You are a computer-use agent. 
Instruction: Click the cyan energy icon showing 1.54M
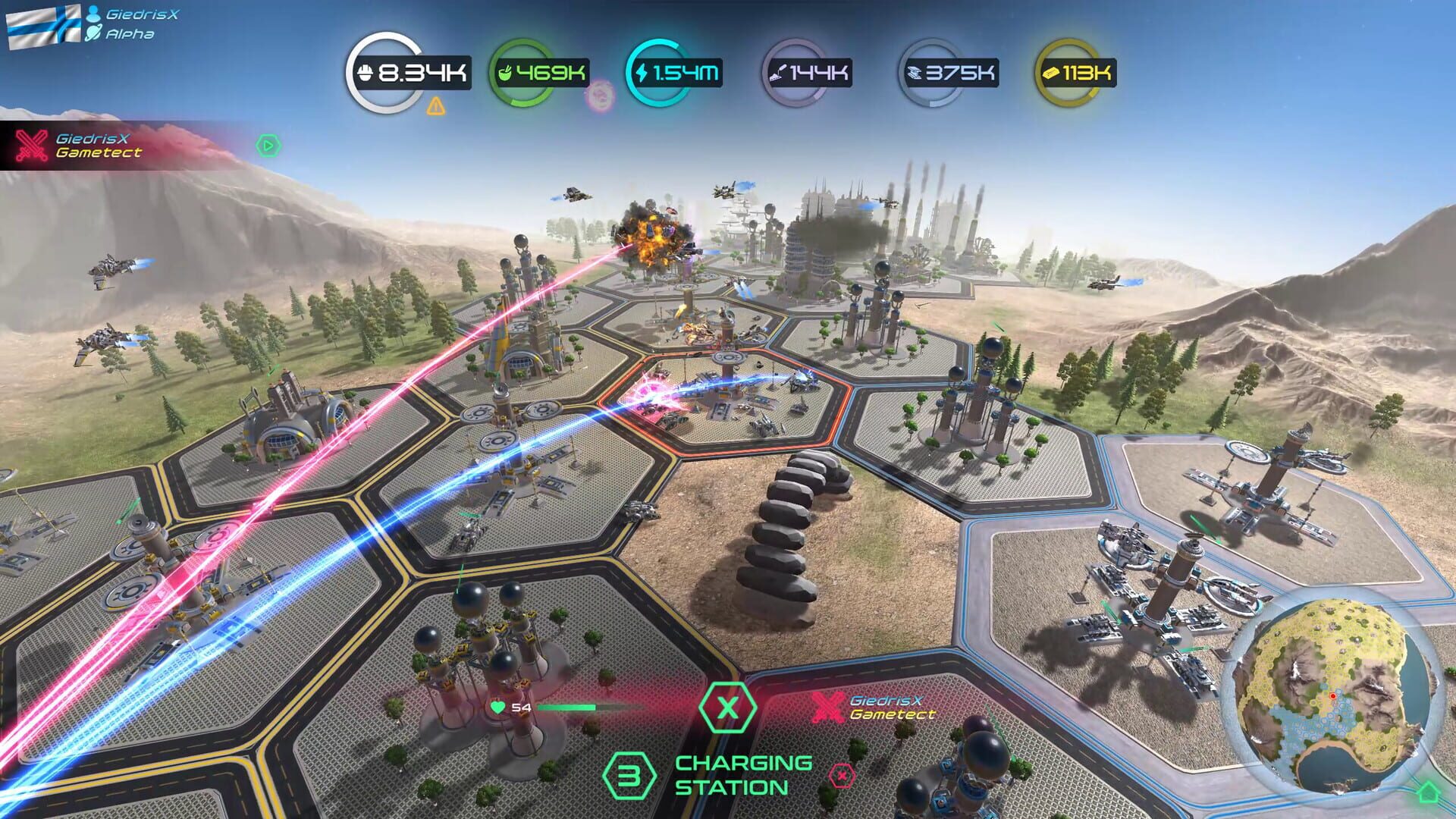(x=643, y=72)
